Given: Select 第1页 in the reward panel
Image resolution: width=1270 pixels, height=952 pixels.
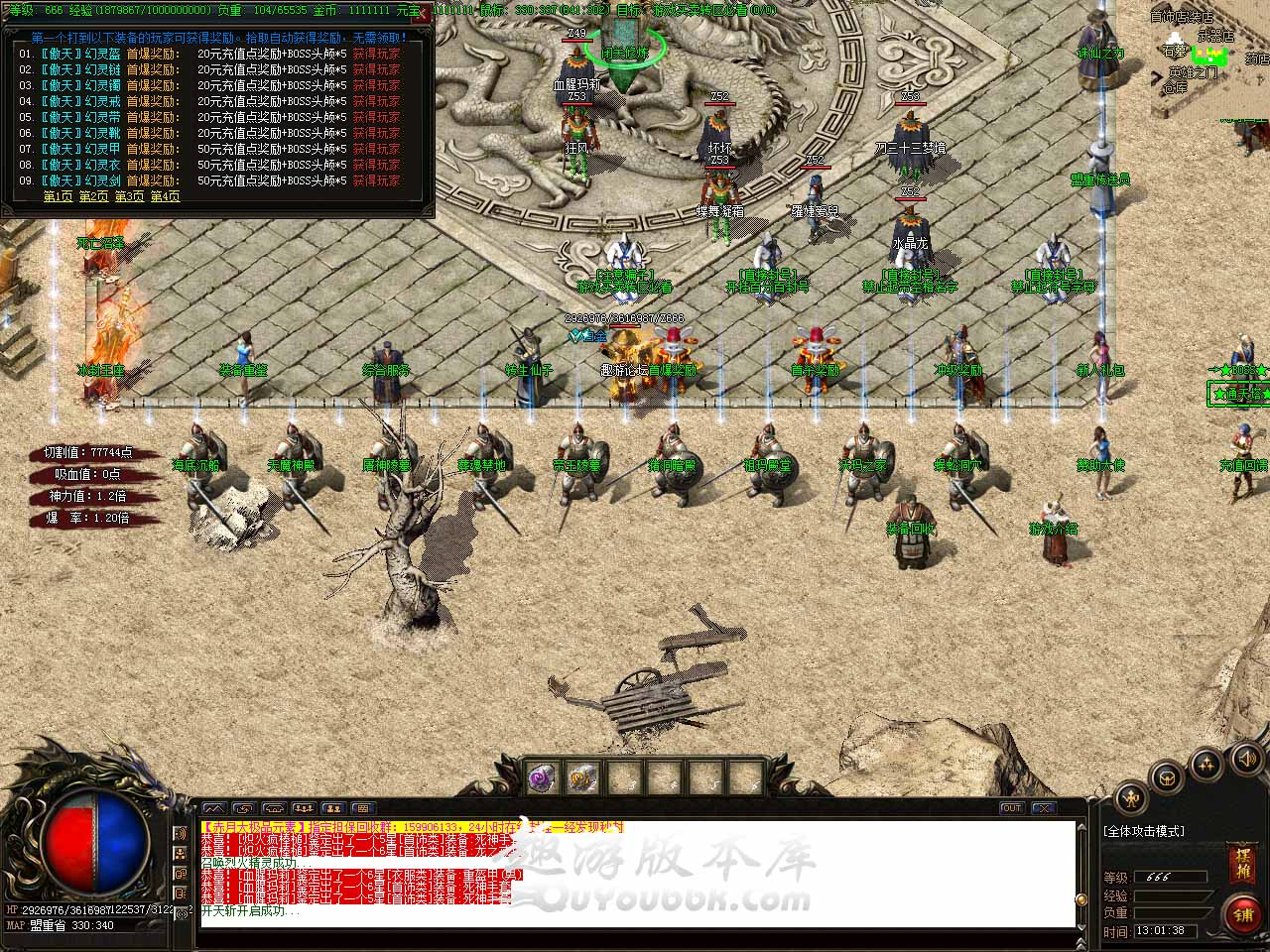Looking at the screenshot, I should [x=59, y=196].
